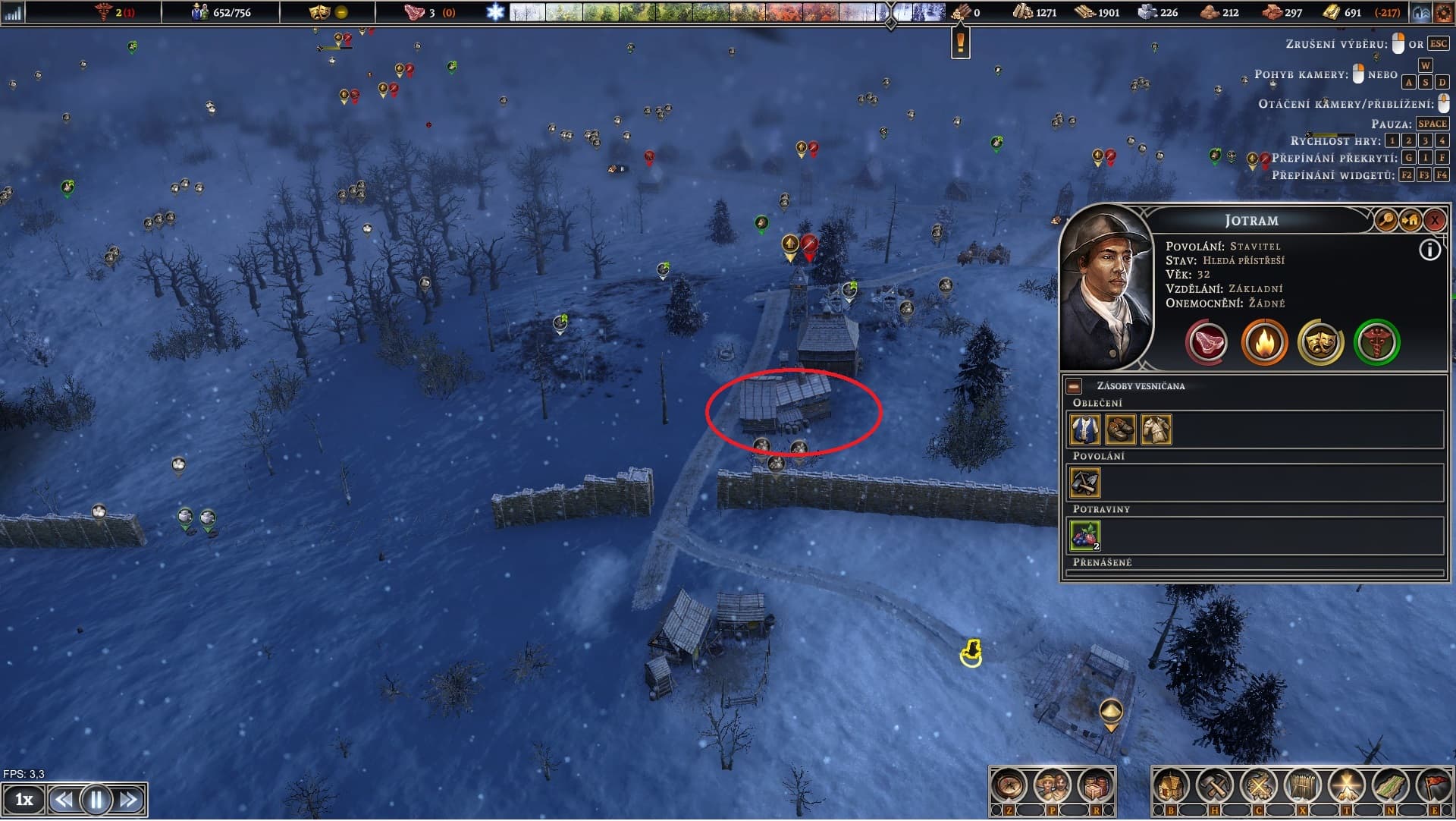
Task: Select the blue vest clothing item
Action: (x=1084, y=429)
